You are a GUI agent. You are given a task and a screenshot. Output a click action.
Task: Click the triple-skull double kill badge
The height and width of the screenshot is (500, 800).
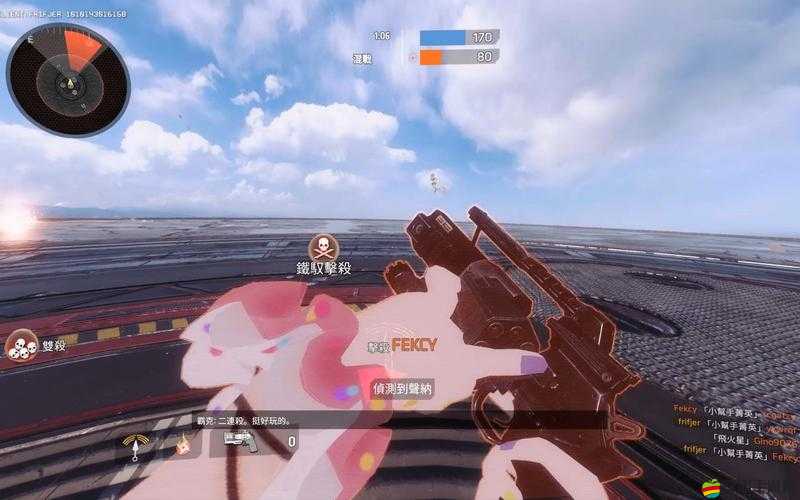click(20, 346)
